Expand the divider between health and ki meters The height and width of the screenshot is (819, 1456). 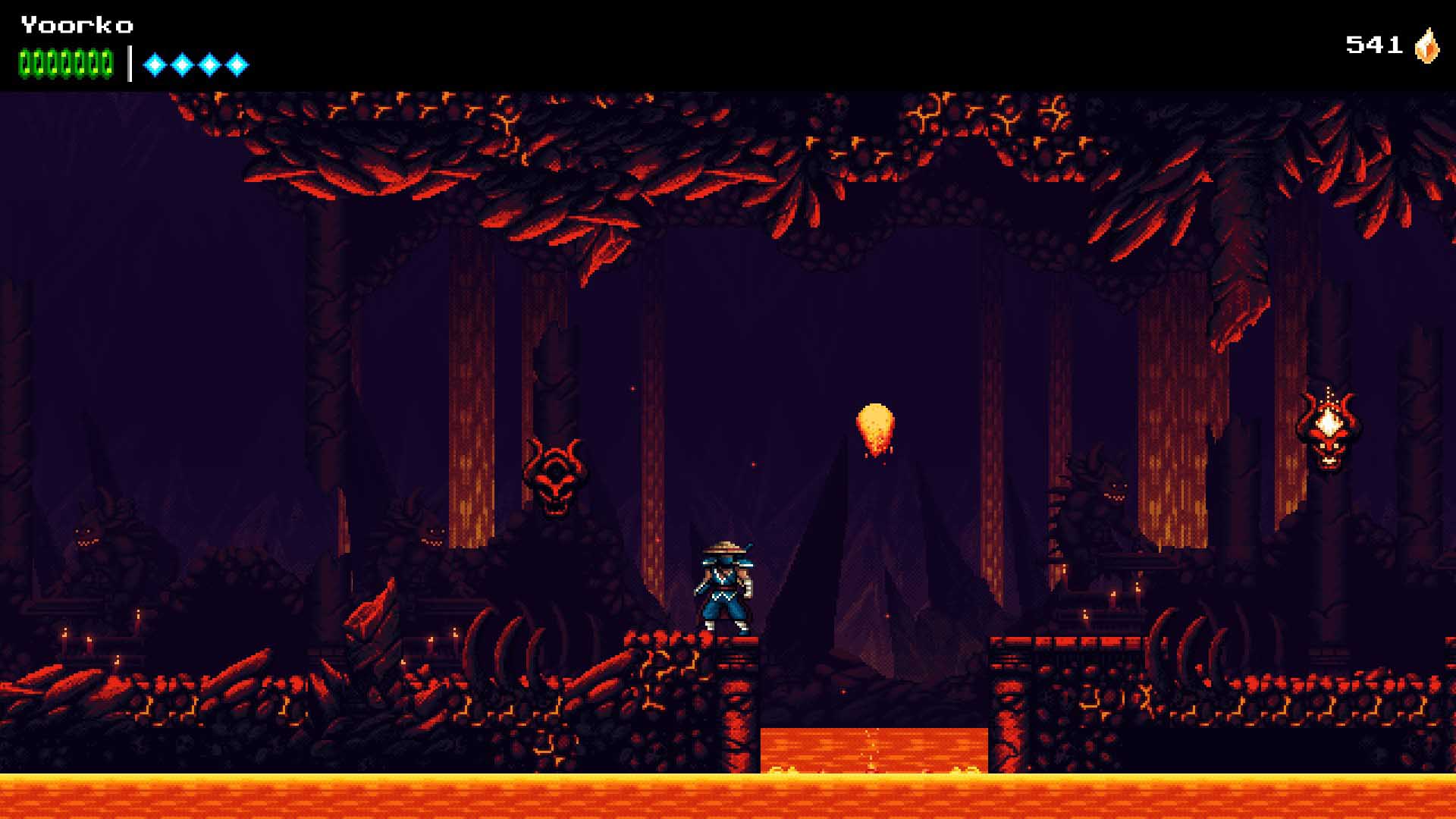129,63
